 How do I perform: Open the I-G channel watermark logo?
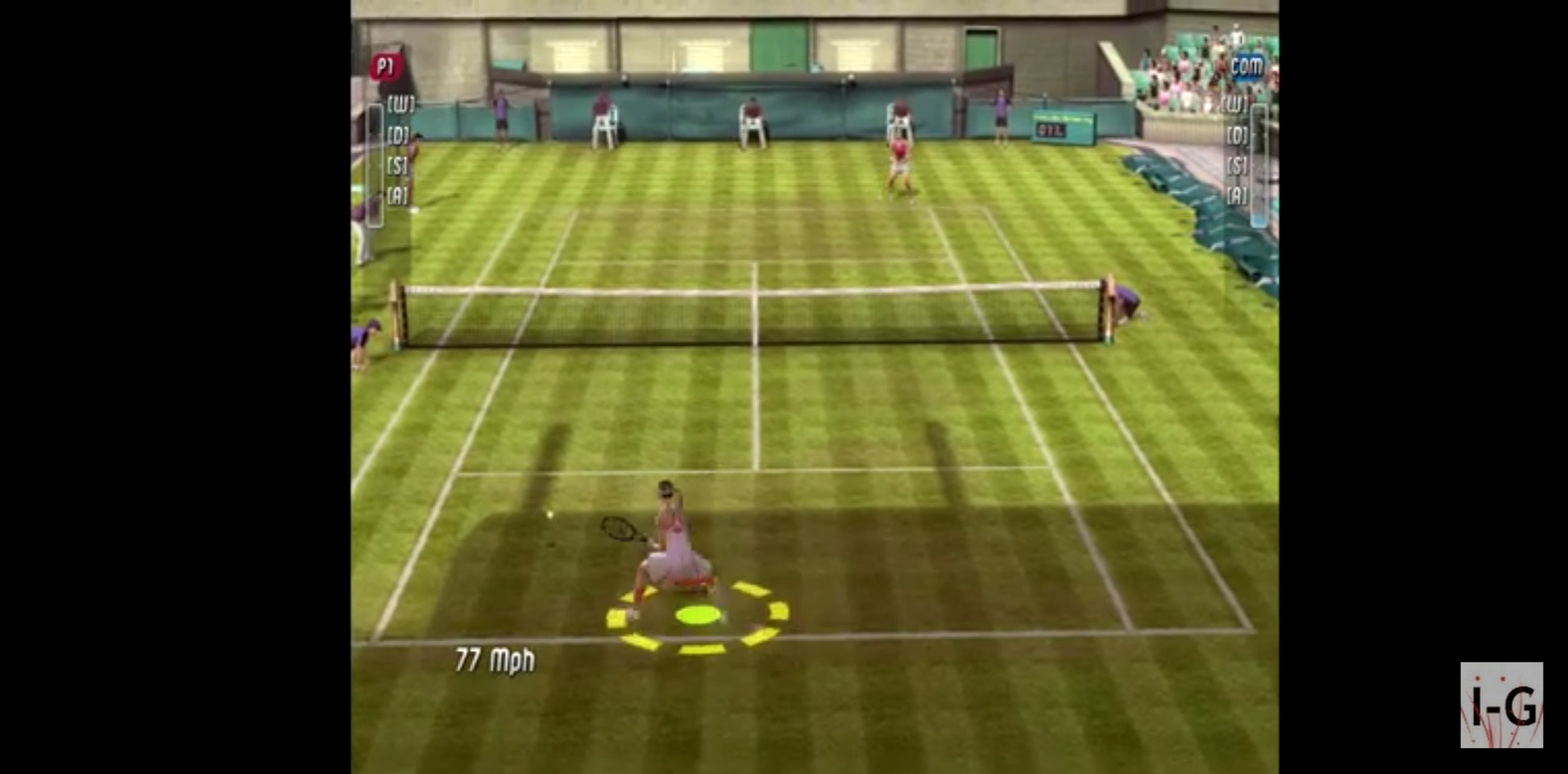(1501, 705)
